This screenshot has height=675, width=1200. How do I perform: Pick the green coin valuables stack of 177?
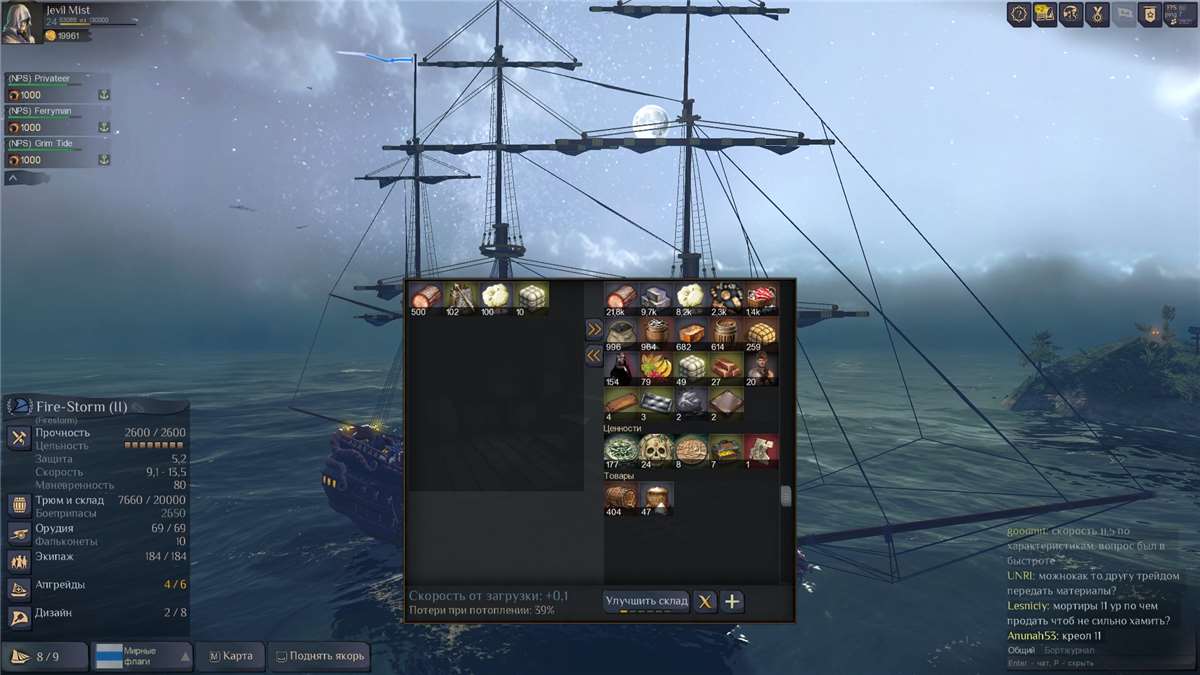(x=620, y=451)
